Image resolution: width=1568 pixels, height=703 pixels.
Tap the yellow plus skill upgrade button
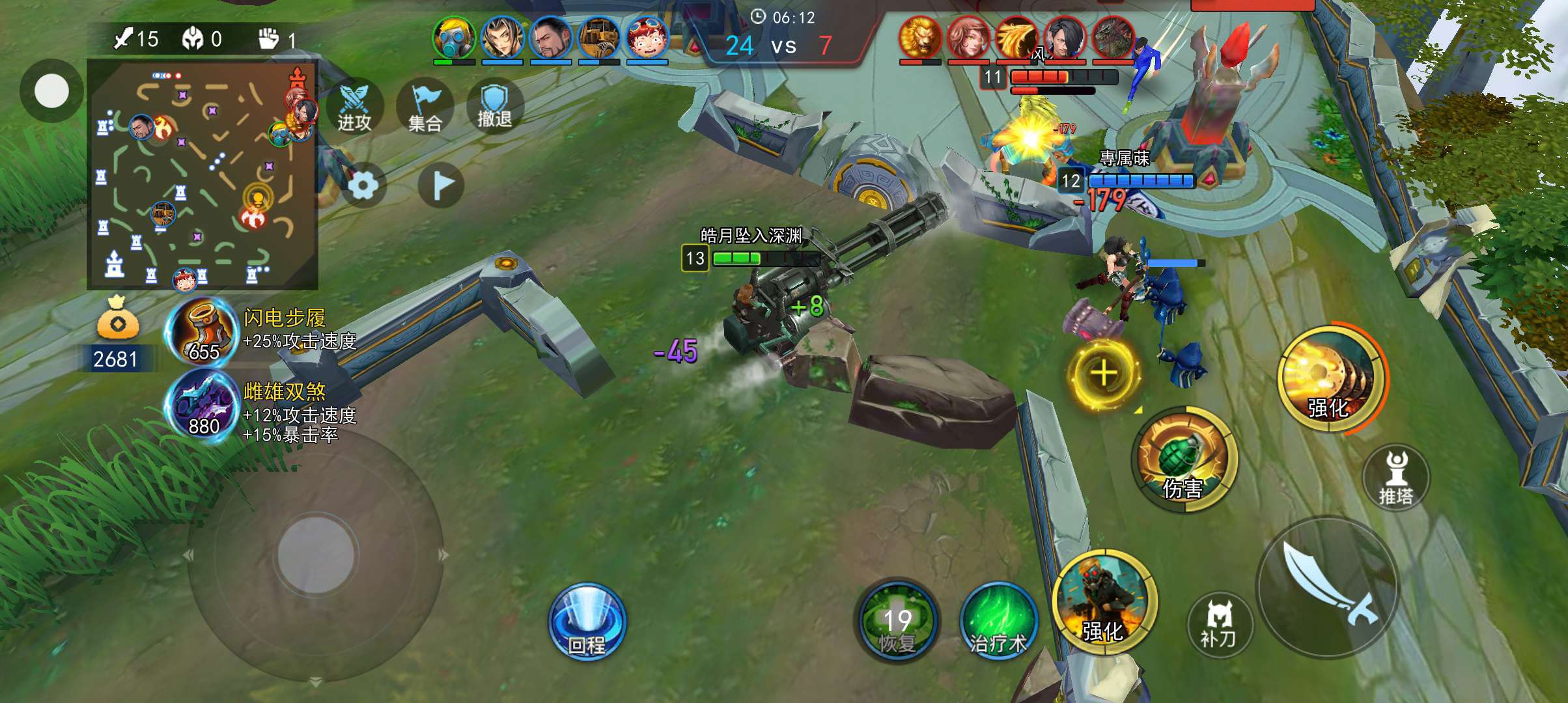1103,373
